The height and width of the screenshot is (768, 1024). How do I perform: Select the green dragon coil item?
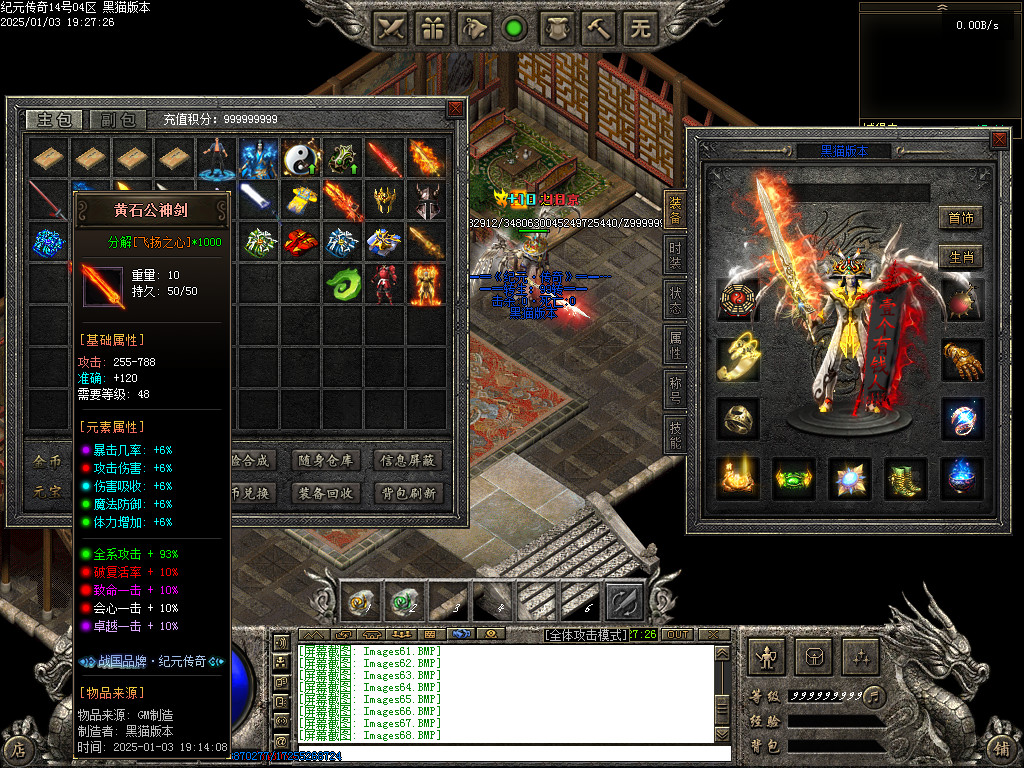[x=342, y=284]
